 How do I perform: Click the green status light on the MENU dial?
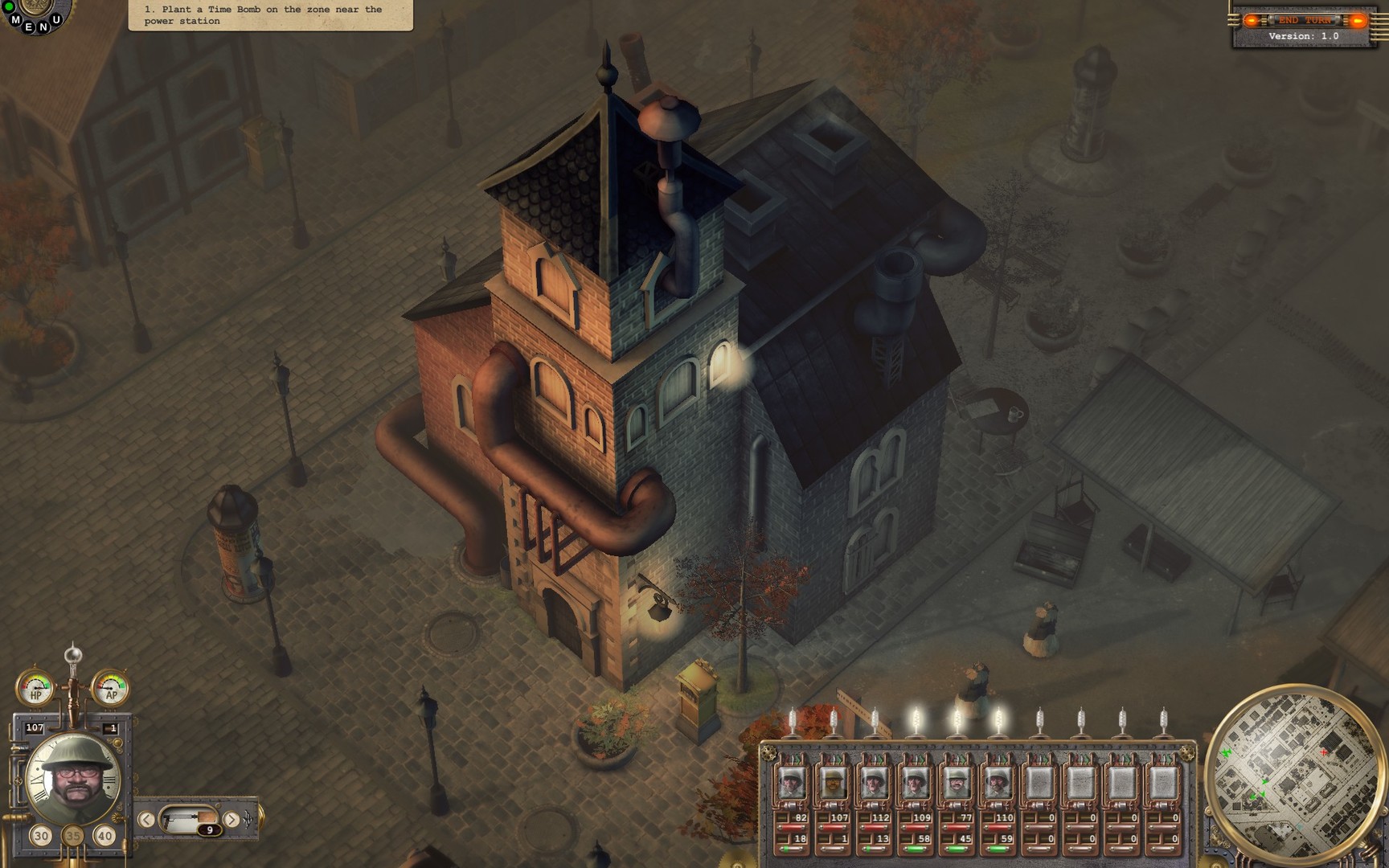pyautogui.click(x=9, y=6)
